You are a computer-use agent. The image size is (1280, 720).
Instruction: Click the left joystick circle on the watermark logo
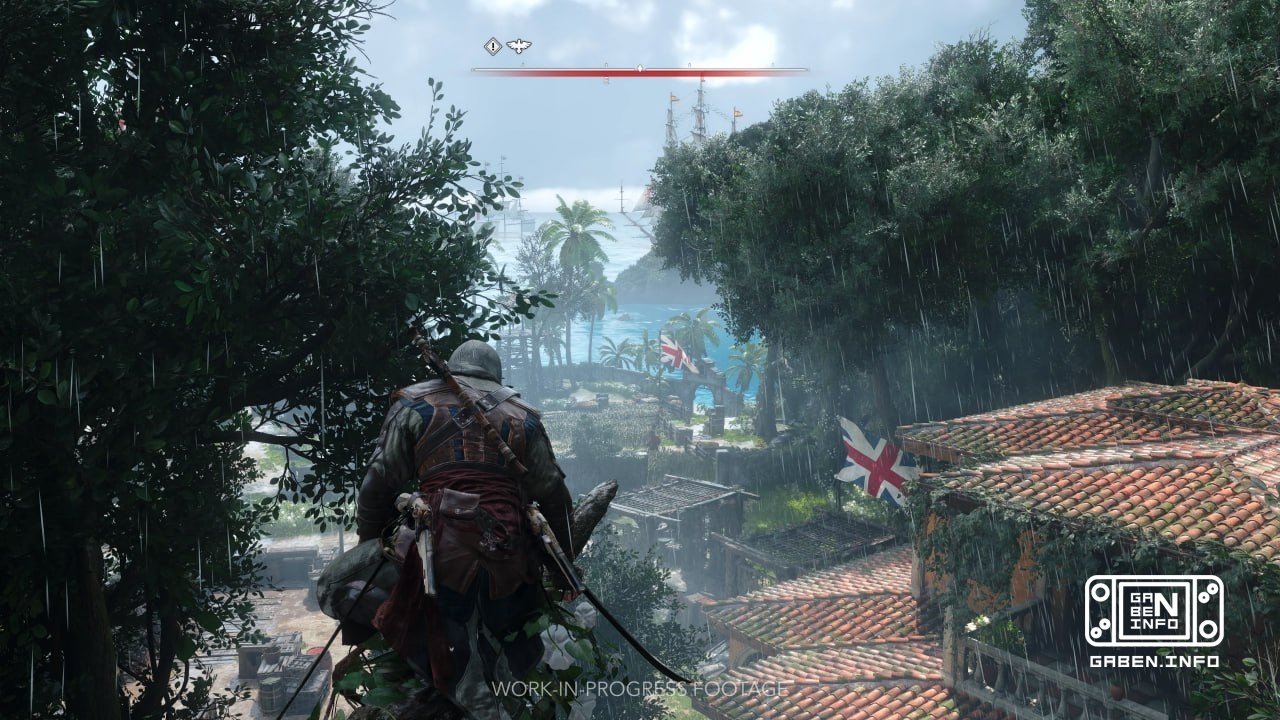pos(1101,593)
